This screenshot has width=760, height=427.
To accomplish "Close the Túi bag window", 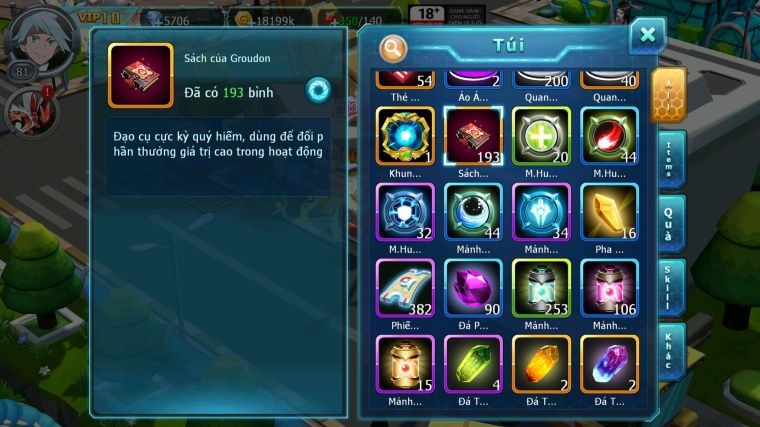I will (647, 35).
